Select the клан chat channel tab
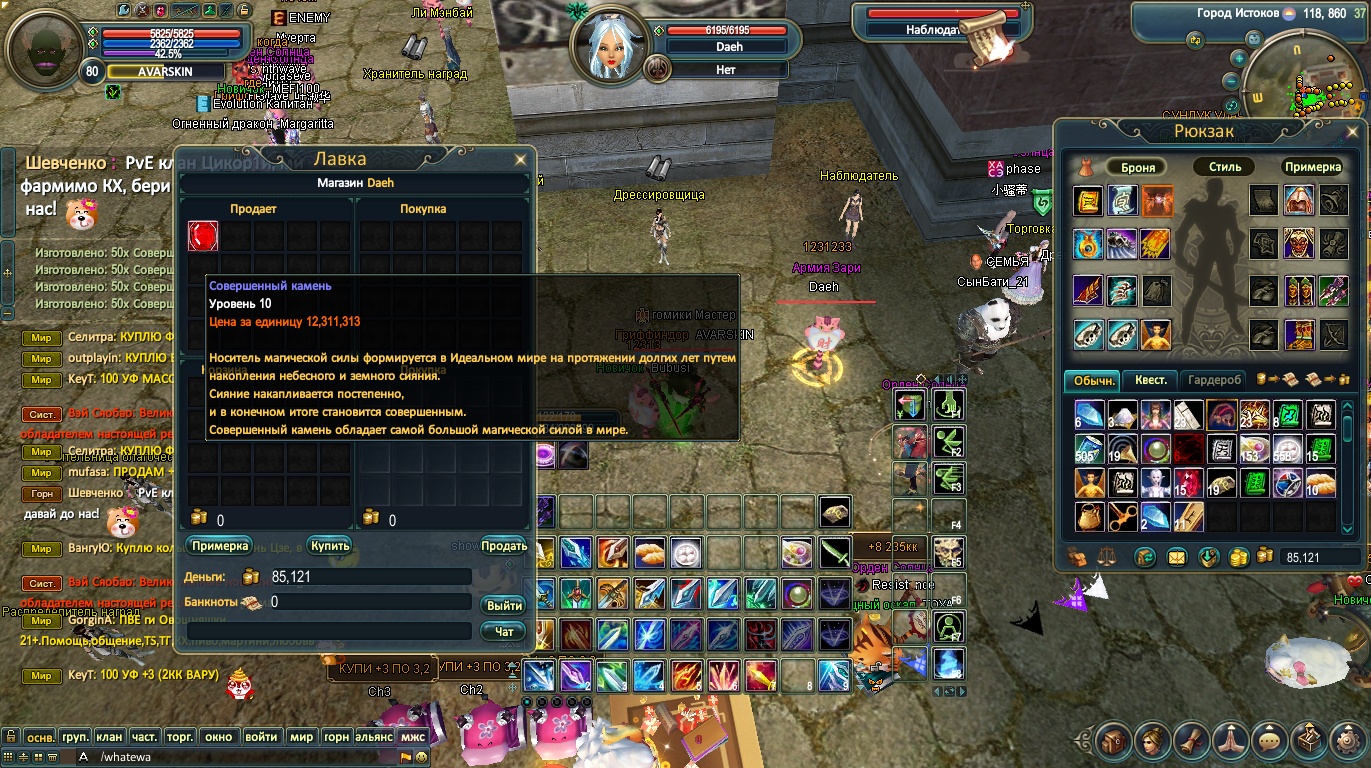Image resolution: width=1371 pixels, height=768 pixels. (110, 737)
